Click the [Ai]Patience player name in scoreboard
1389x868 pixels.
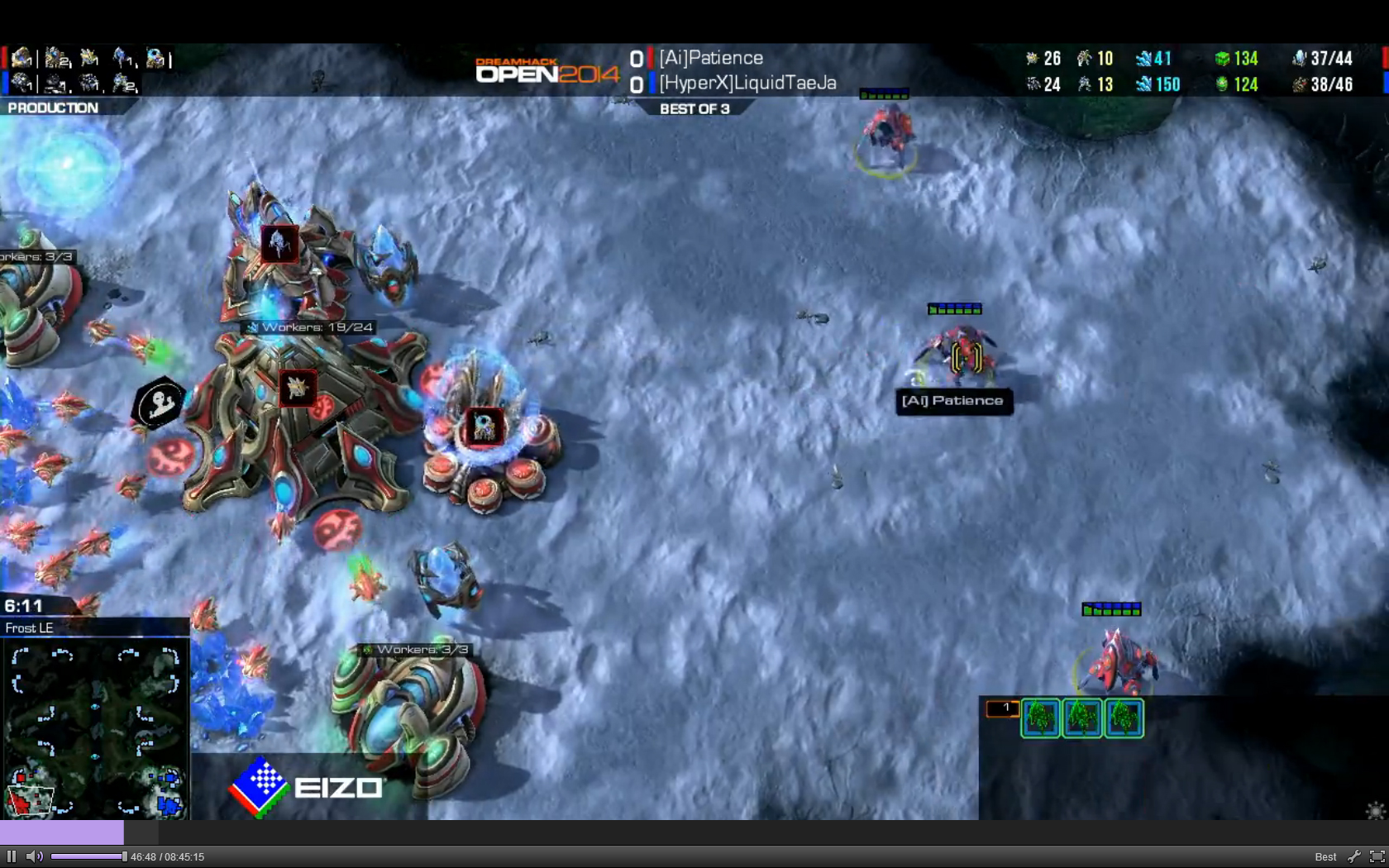[x=711, y=58]
